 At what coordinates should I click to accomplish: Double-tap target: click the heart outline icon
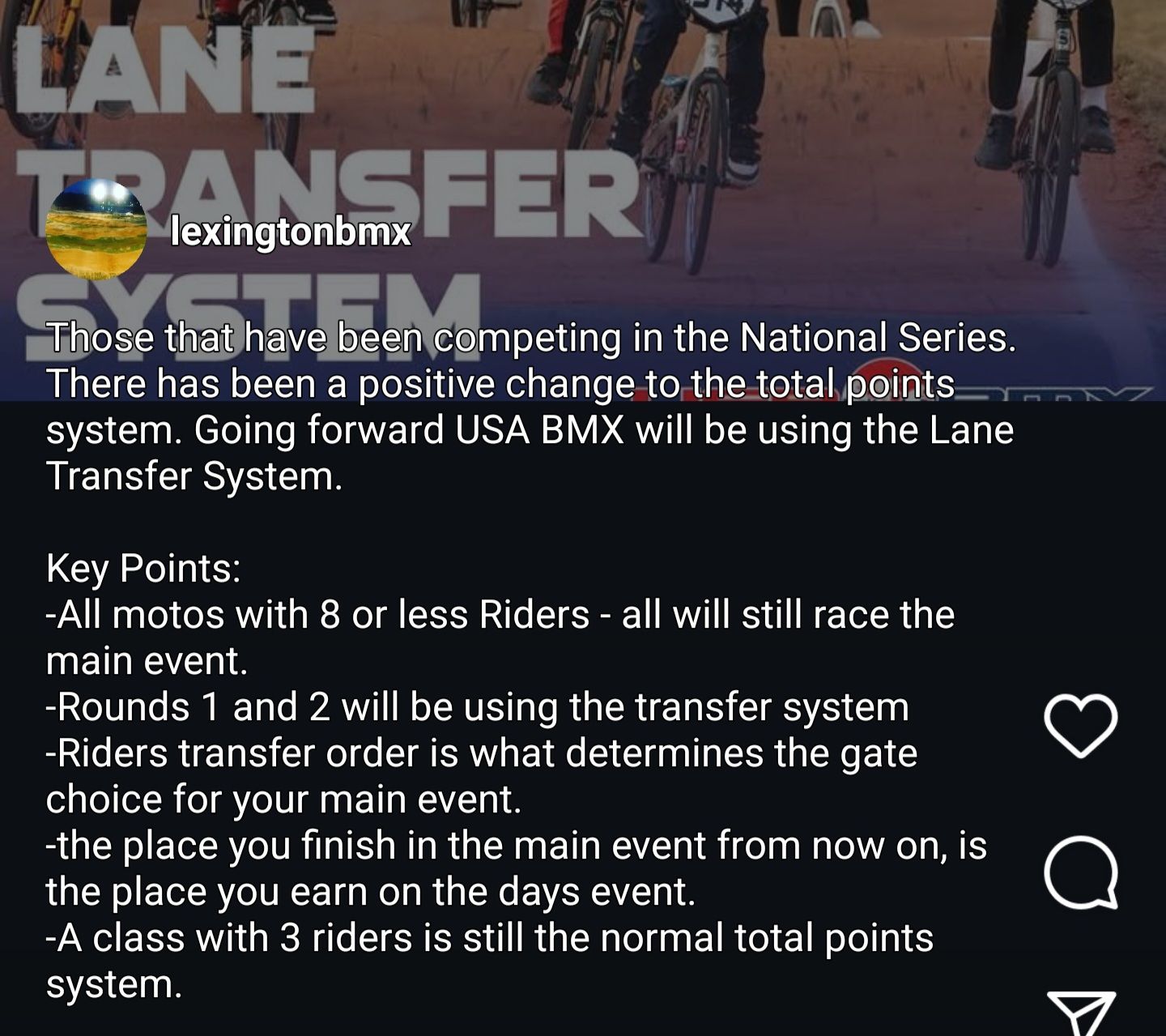[x=1080, y=727]
